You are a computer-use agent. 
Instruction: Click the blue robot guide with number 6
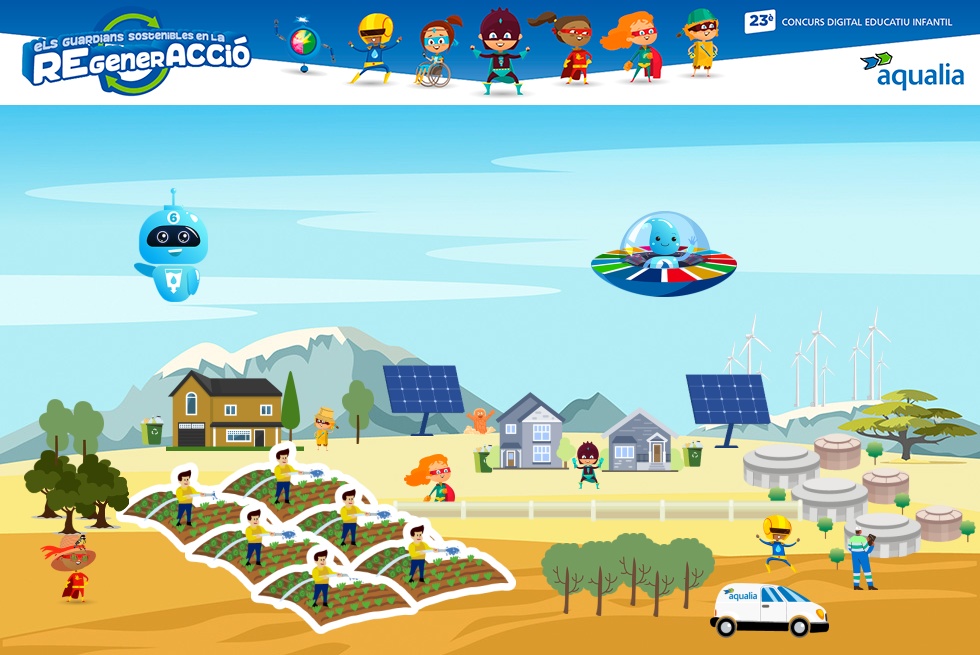172,250
